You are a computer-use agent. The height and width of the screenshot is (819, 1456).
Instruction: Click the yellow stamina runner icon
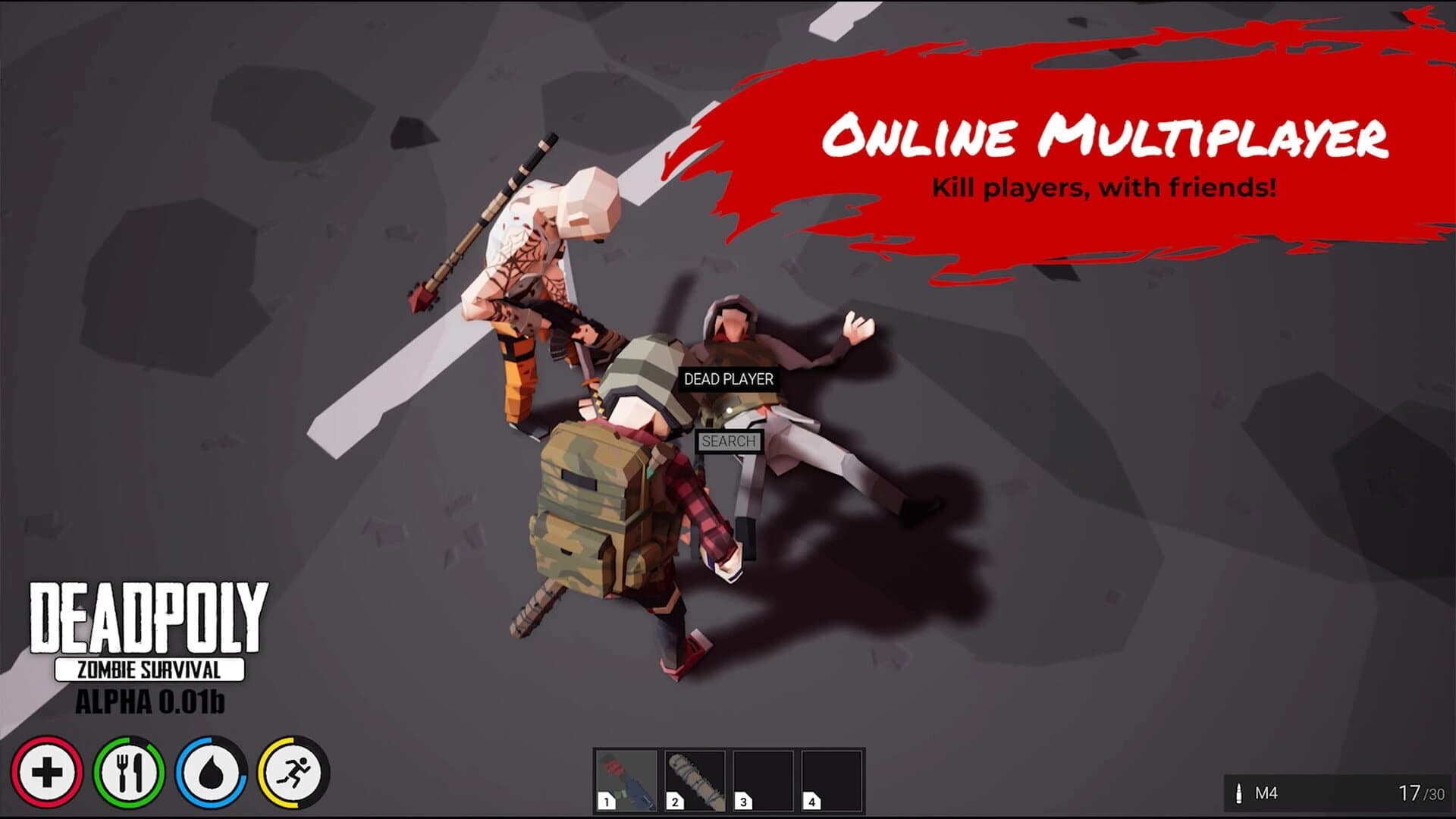[x=296, y=772]
